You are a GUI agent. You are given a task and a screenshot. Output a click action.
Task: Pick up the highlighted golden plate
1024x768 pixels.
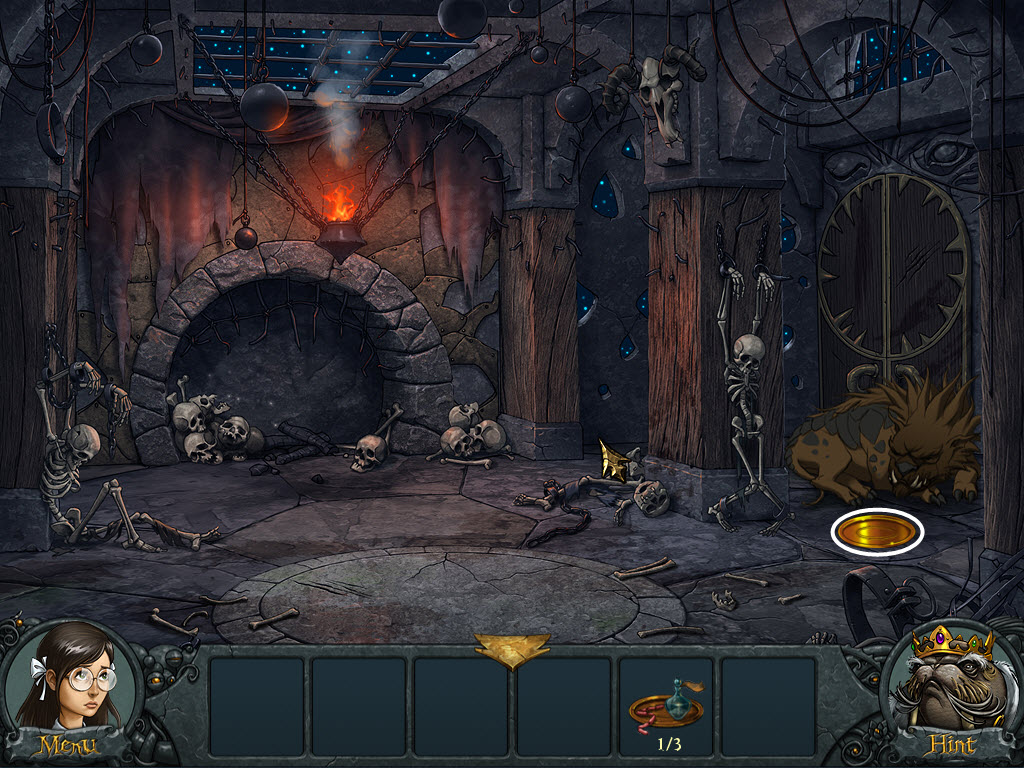(876, 532)
